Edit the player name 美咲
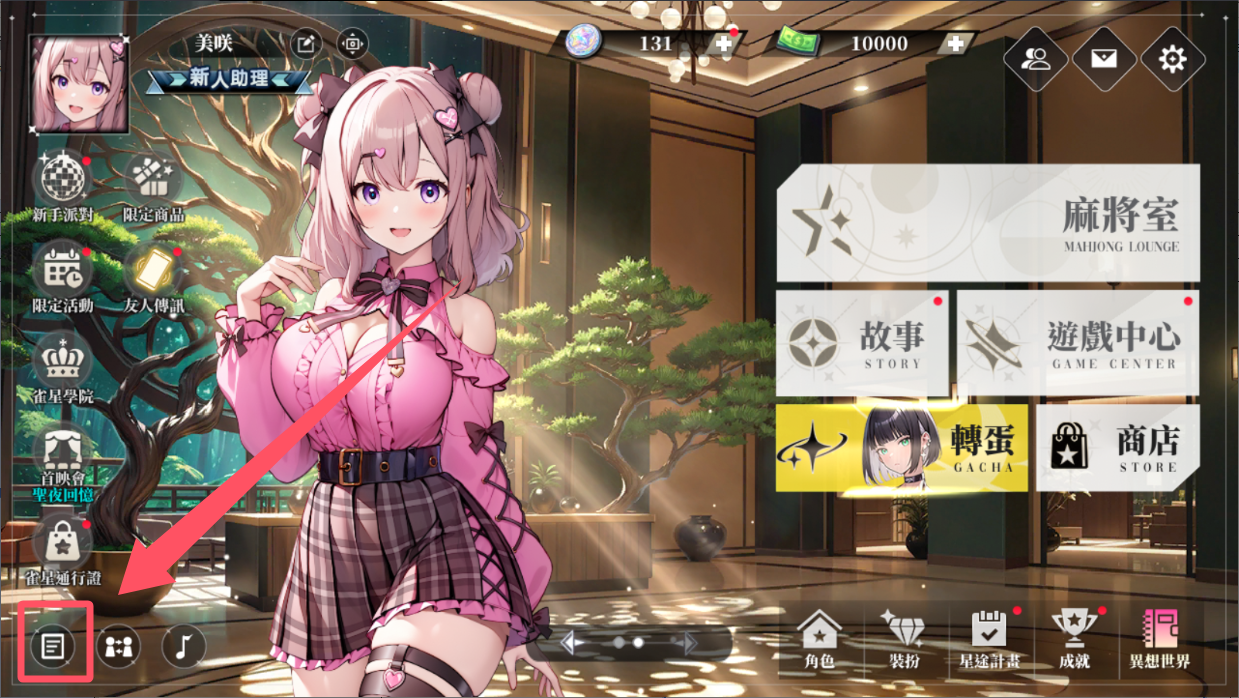The width and height of the screenshot is (1239, 698). 303,44
